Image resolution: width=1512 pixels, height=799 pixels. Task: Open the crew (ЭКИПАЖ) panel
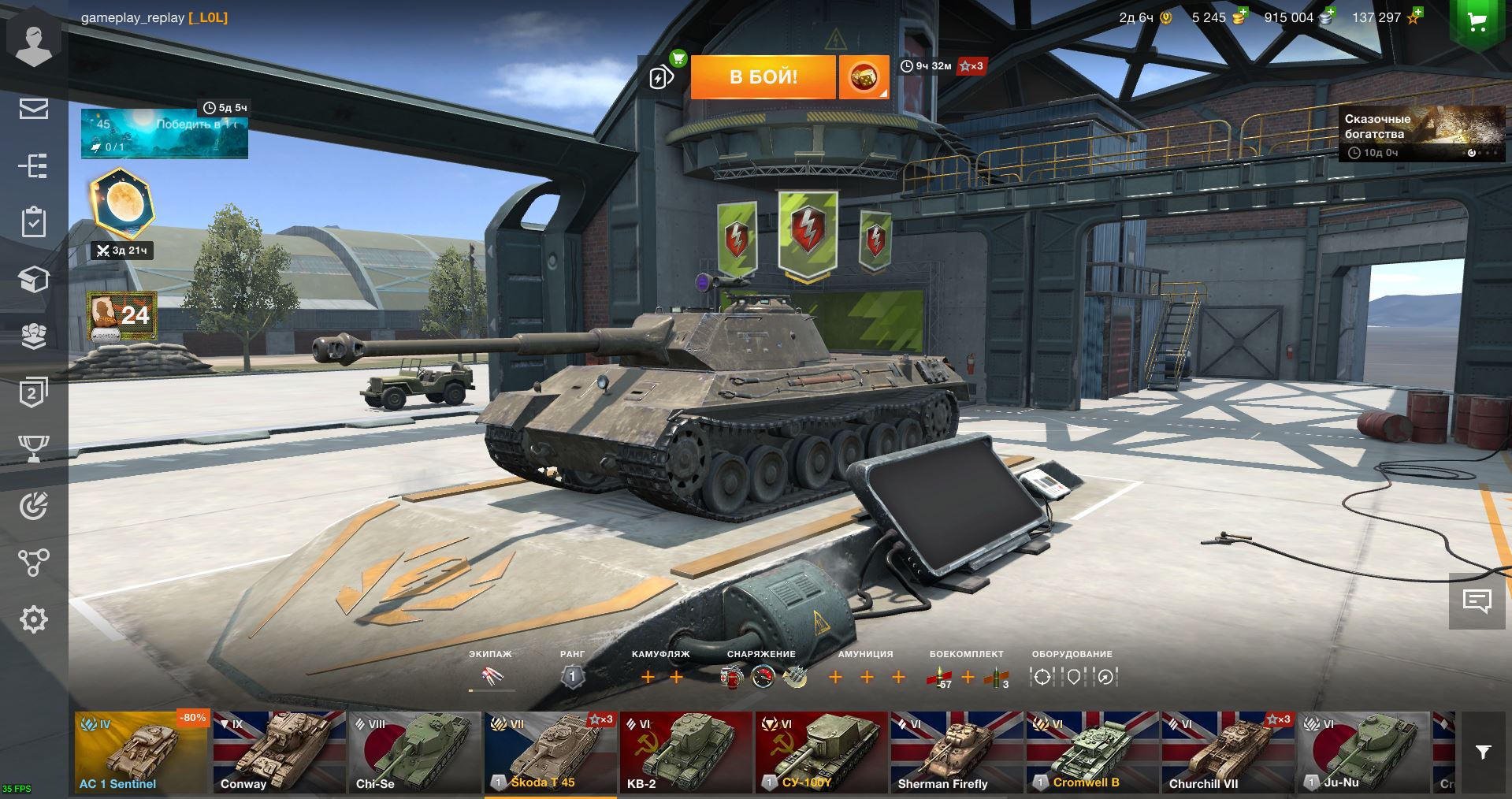(492, 676)
